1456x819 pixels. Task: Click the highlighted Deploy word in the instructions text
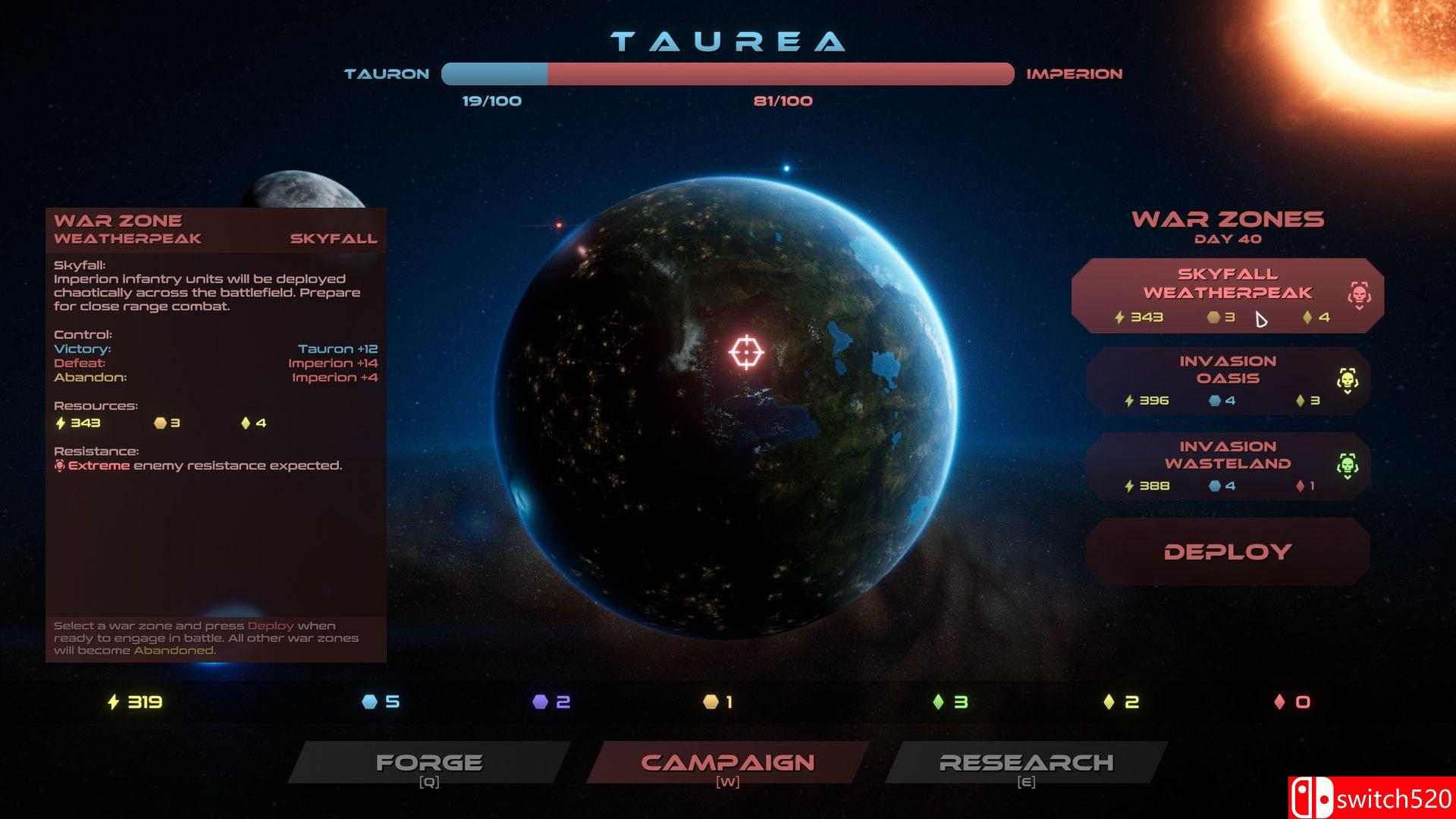[269, 626]
